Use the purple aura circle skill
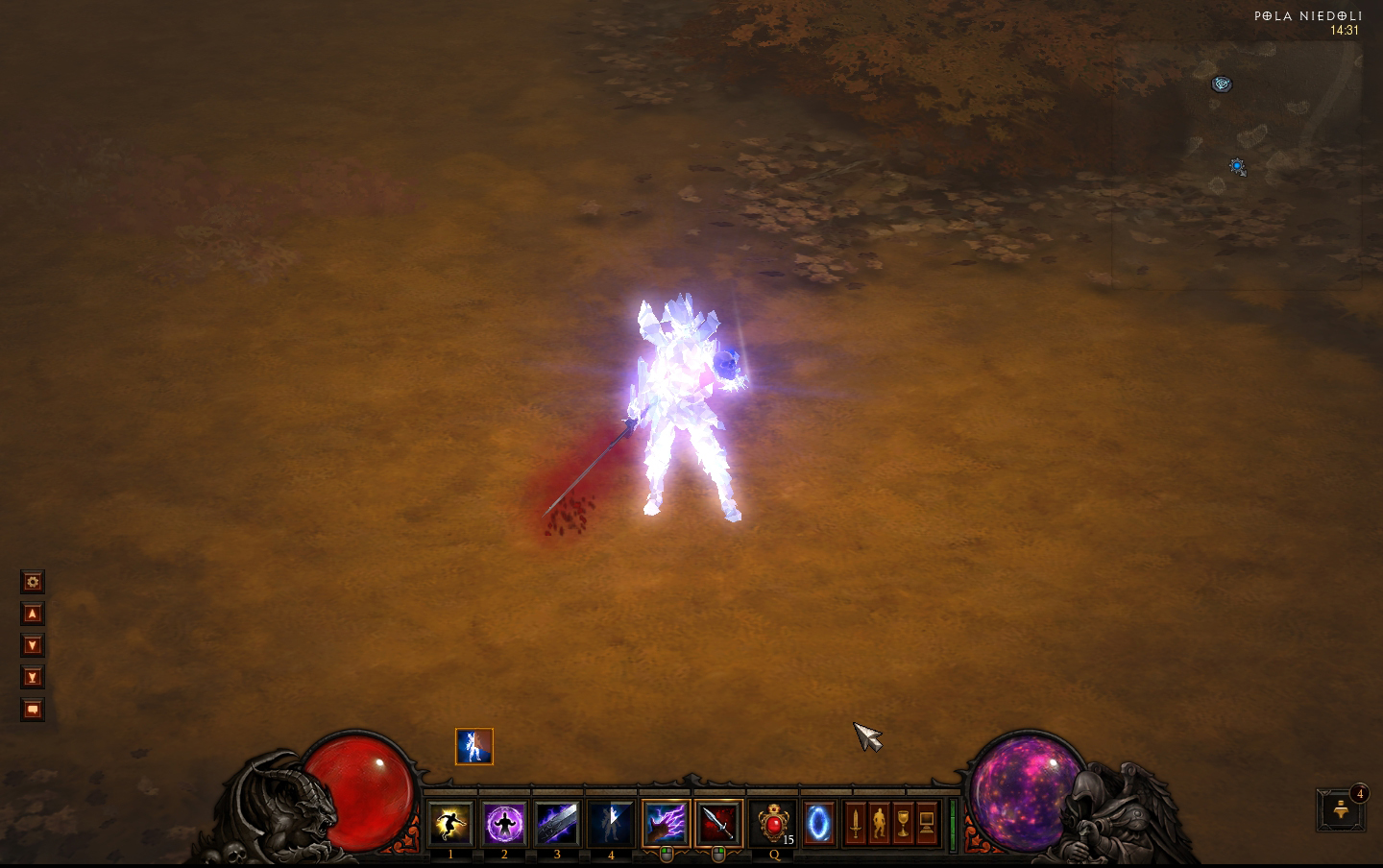Viewport: 1383px width, 868px height. coord(504,823)
